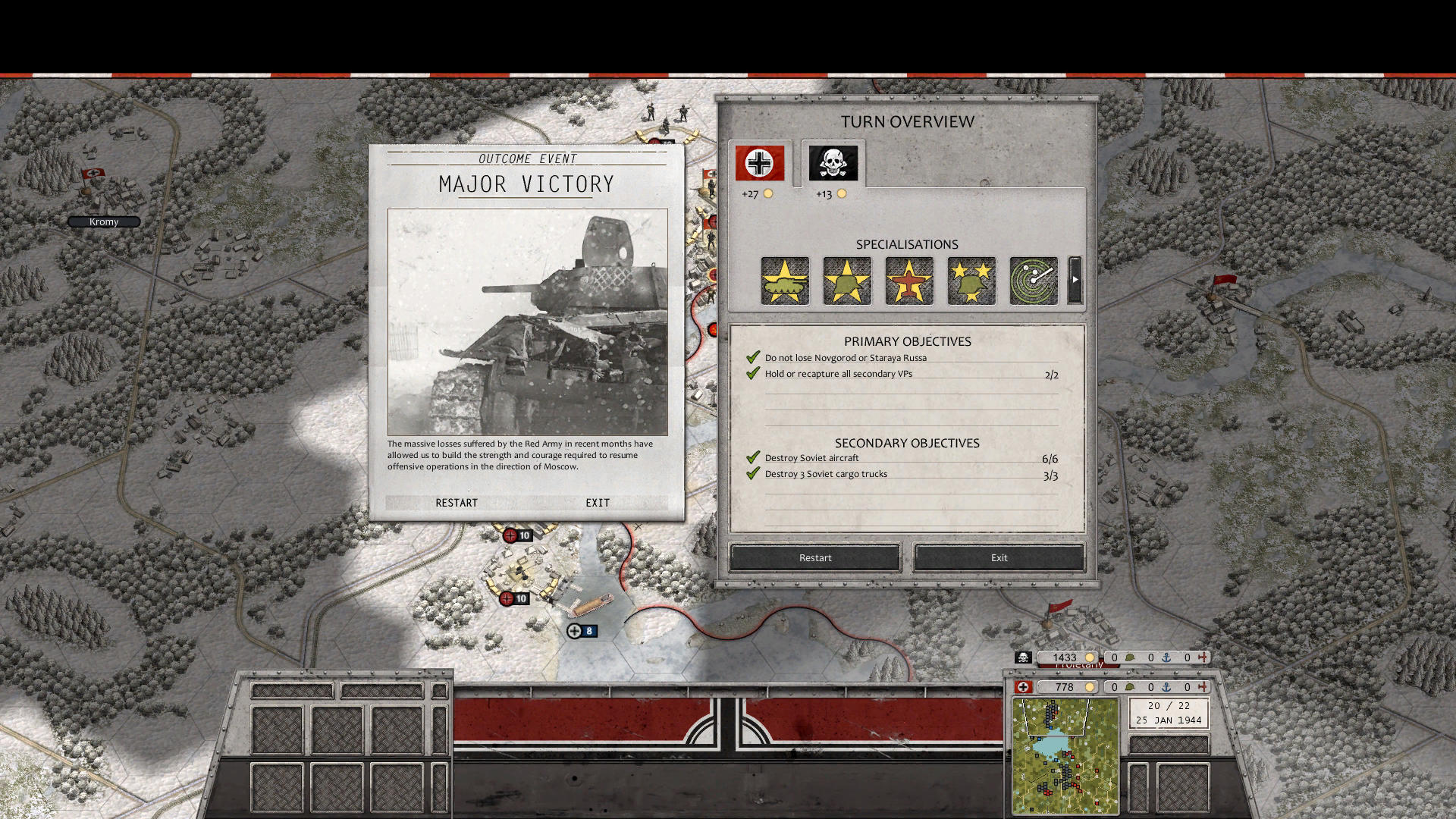Screen dimensions: 1456x819
Task: Choose the red aircraft specialisation star
Action: coord(909,281)
